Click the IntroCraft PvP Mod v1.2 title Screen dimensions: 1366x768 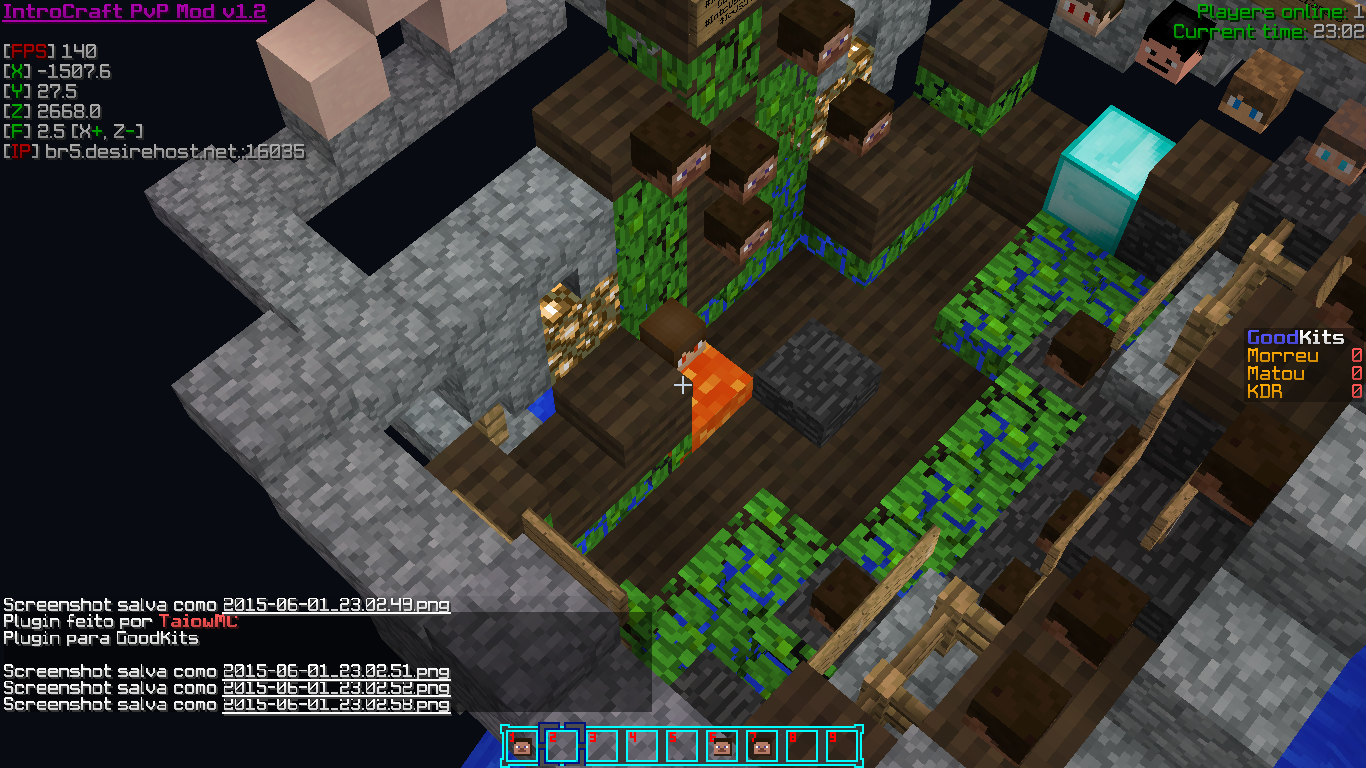tap(134, 13)
